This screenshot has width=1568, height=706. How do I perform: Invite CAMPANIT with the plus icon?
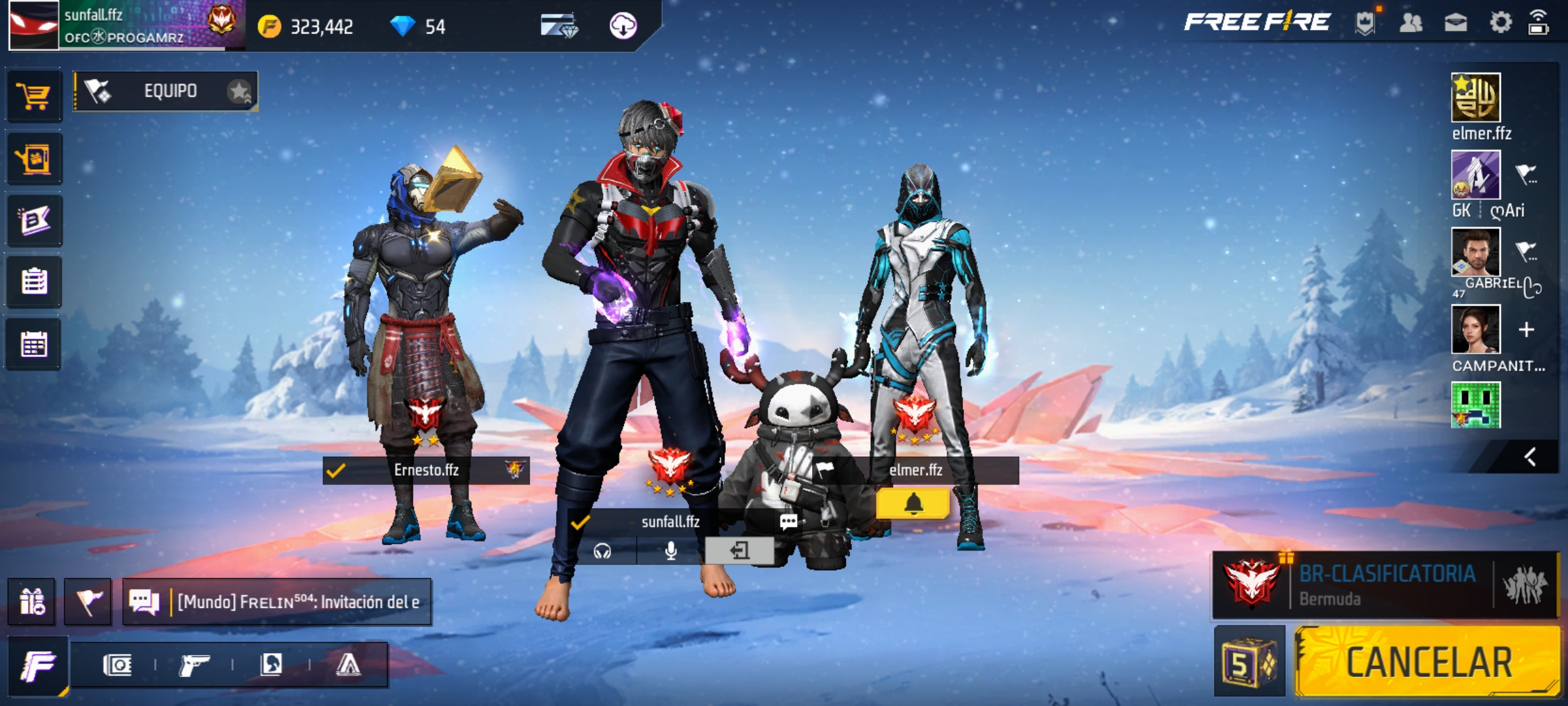[1526, 329]
